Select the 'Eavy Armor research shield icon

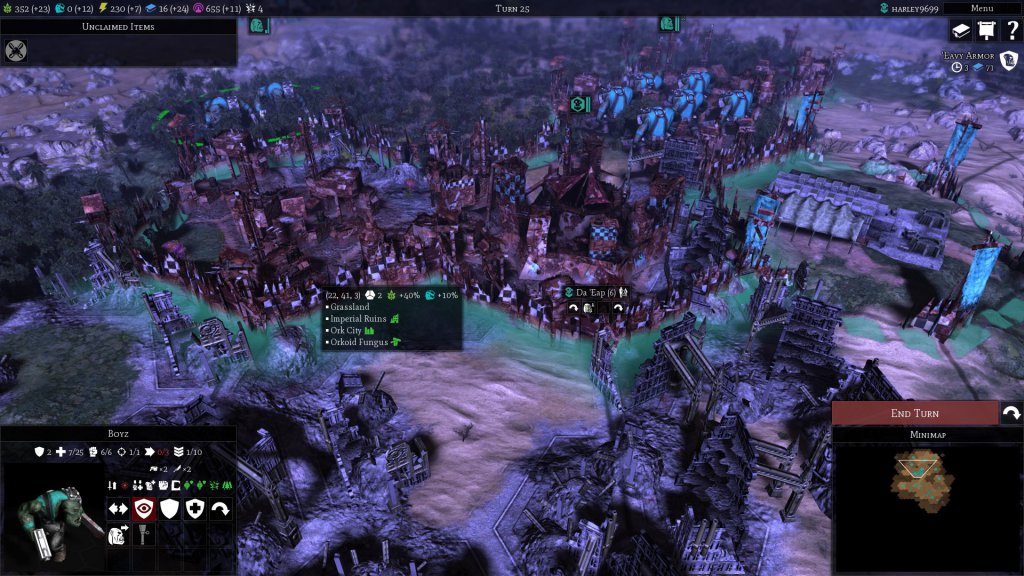1008,61
